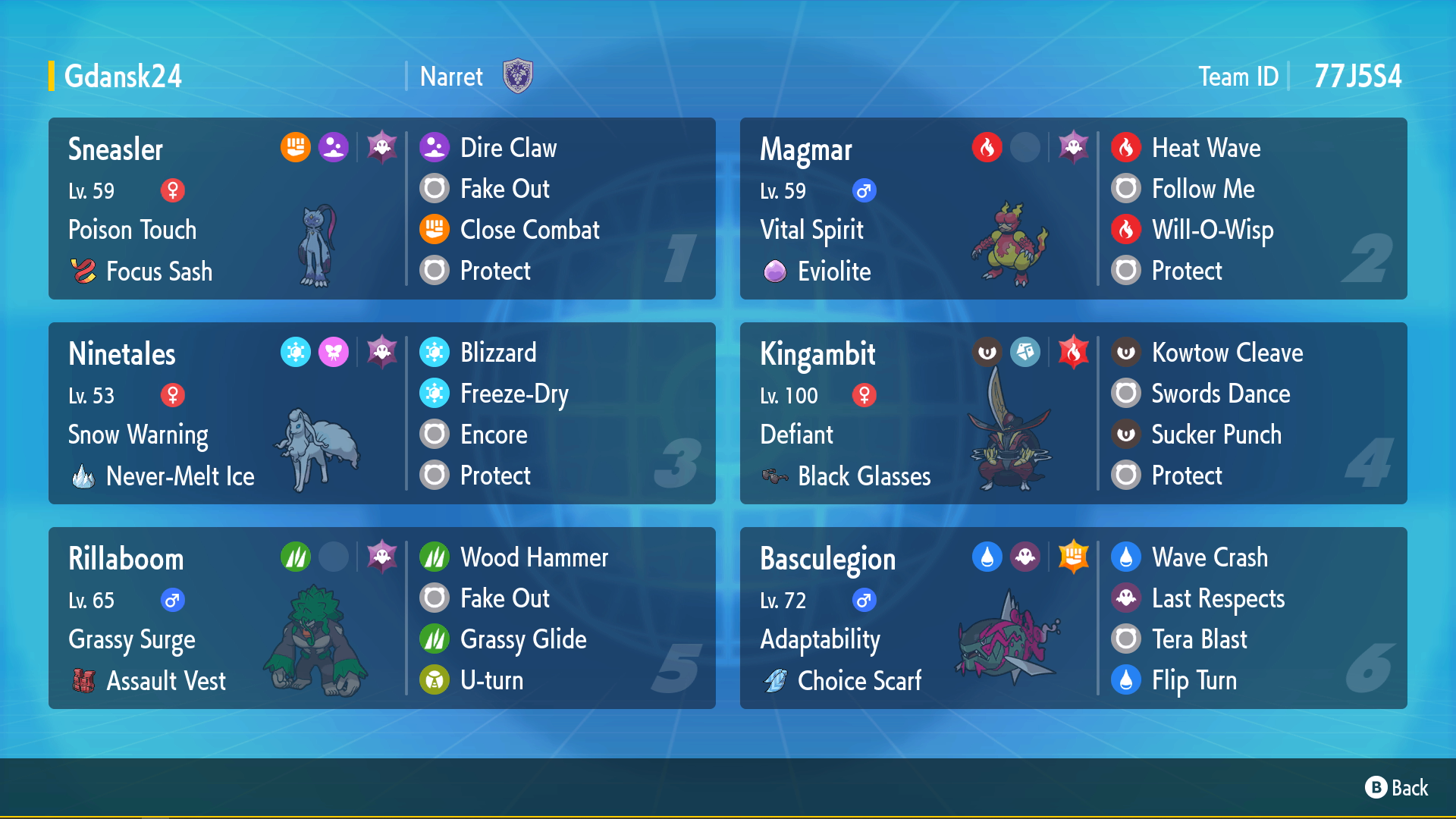Screen dimensions: 1456x819
Task: Pick the Kingambit team card
Action: [918, 413]
